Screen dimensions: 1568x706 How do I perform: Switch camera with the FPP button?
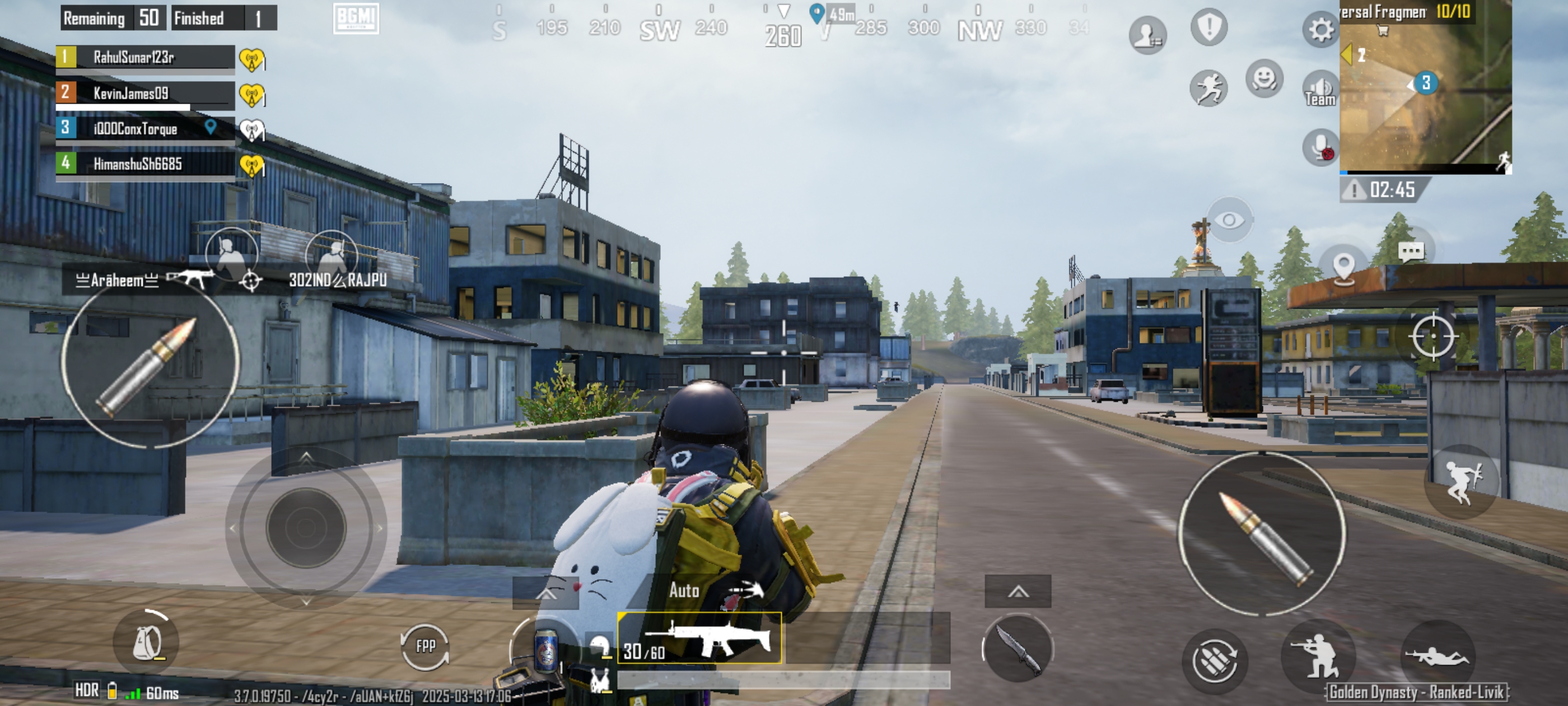click(x=425, y=646)
